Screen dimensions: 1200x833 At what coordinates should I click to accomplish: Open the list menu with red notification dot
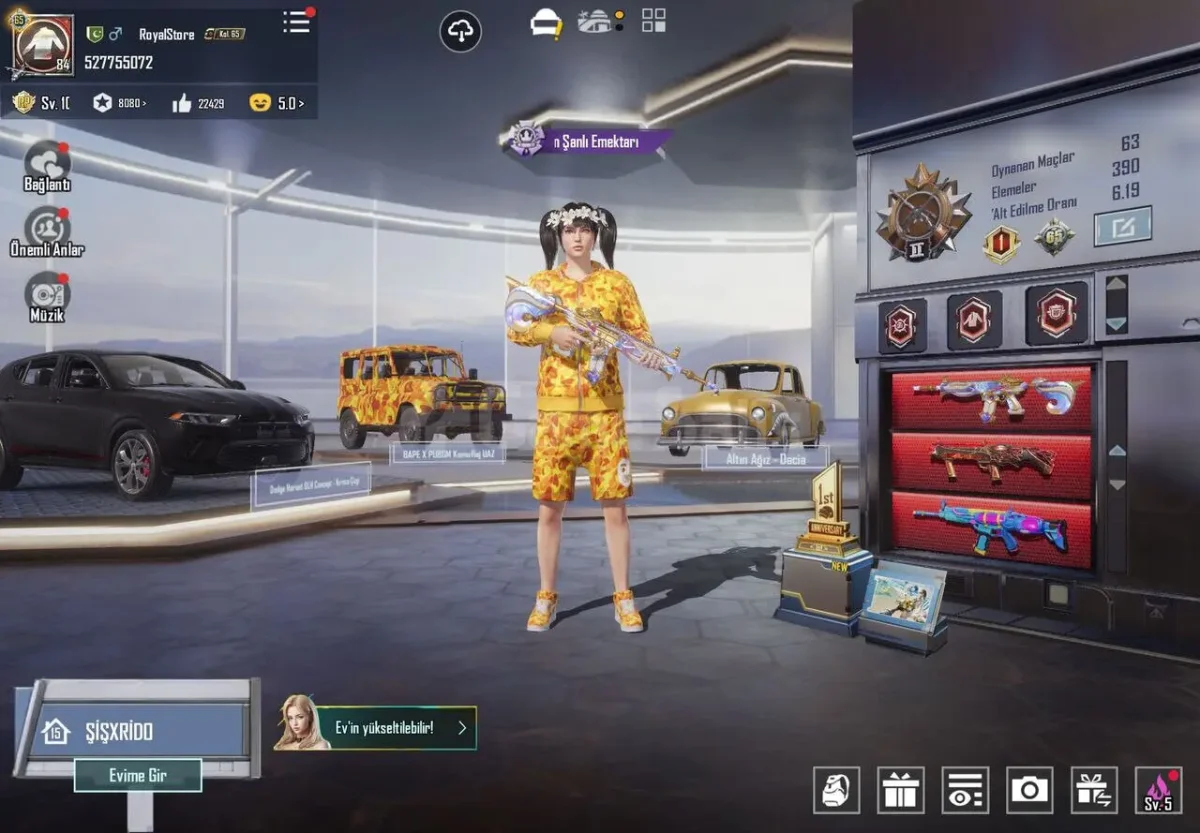point(296,22)
